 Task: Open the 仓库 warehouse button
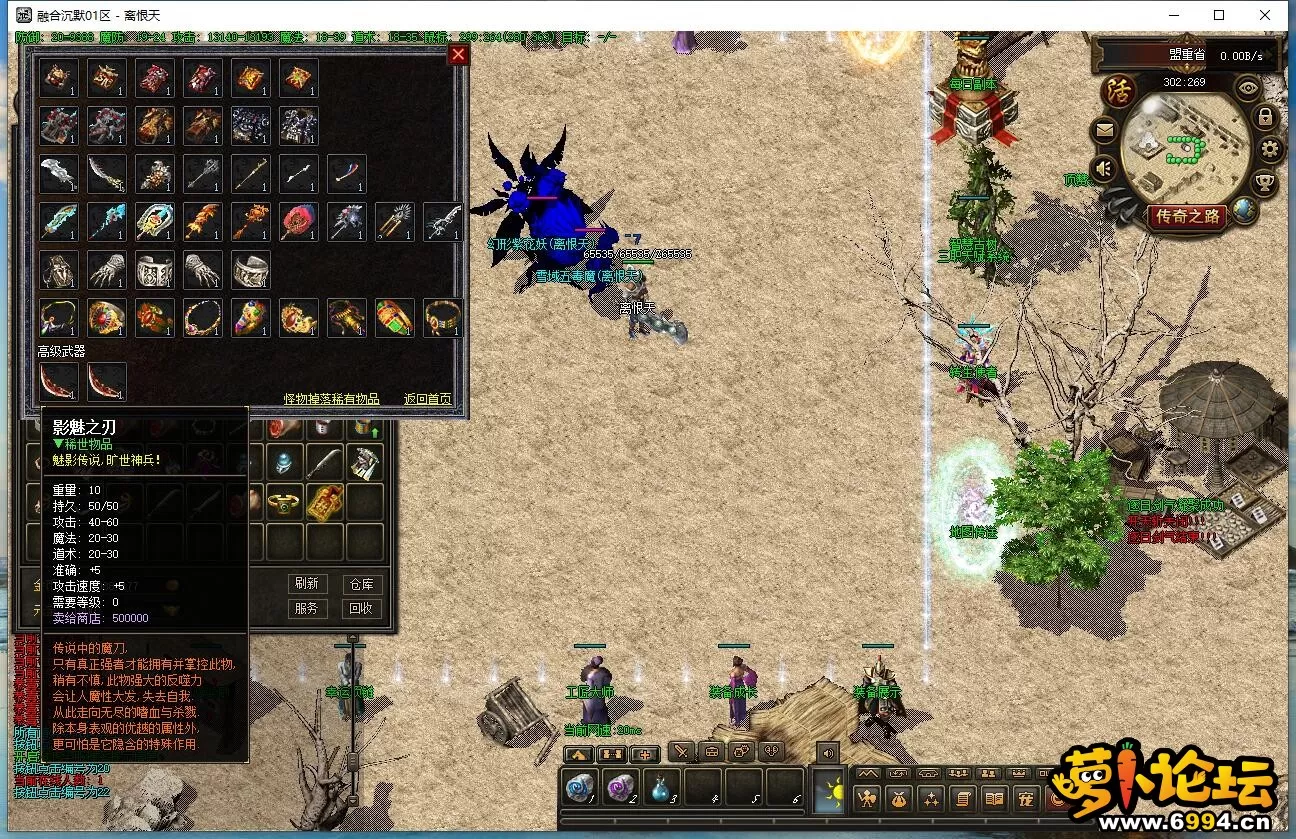(x=360, y=584)
